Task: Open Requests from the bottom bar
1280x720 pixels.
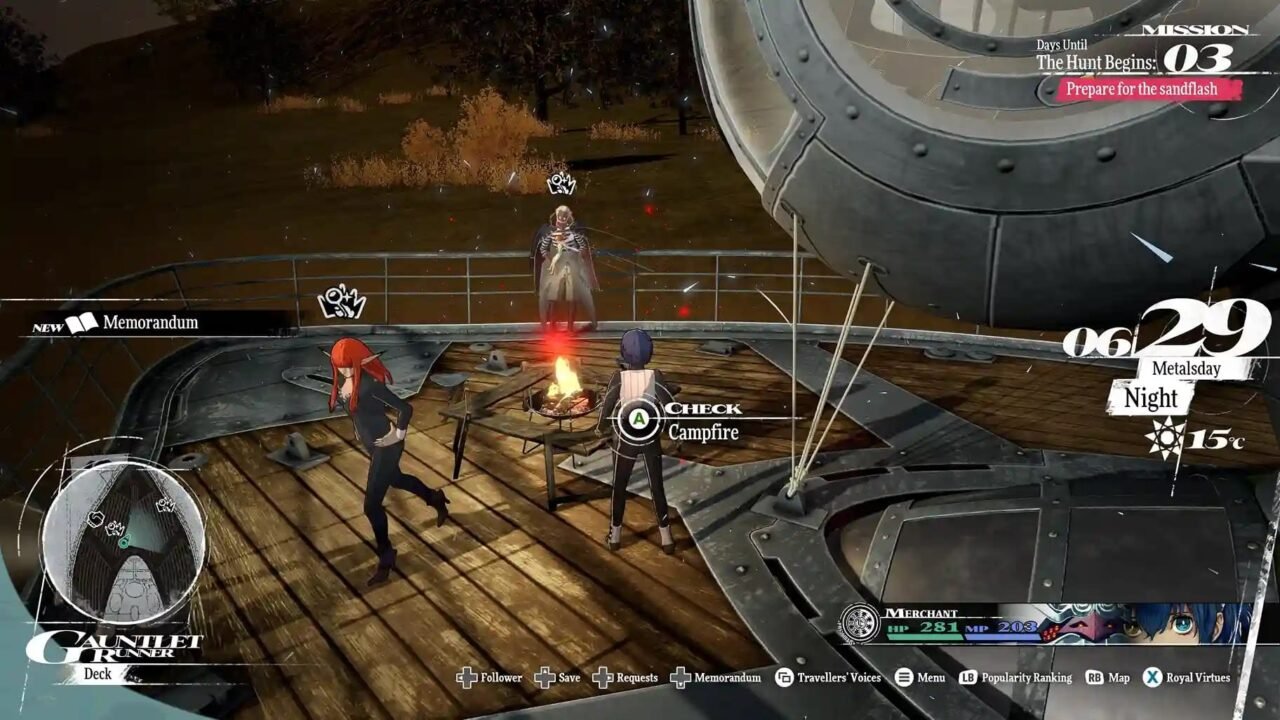Action: 601,677
